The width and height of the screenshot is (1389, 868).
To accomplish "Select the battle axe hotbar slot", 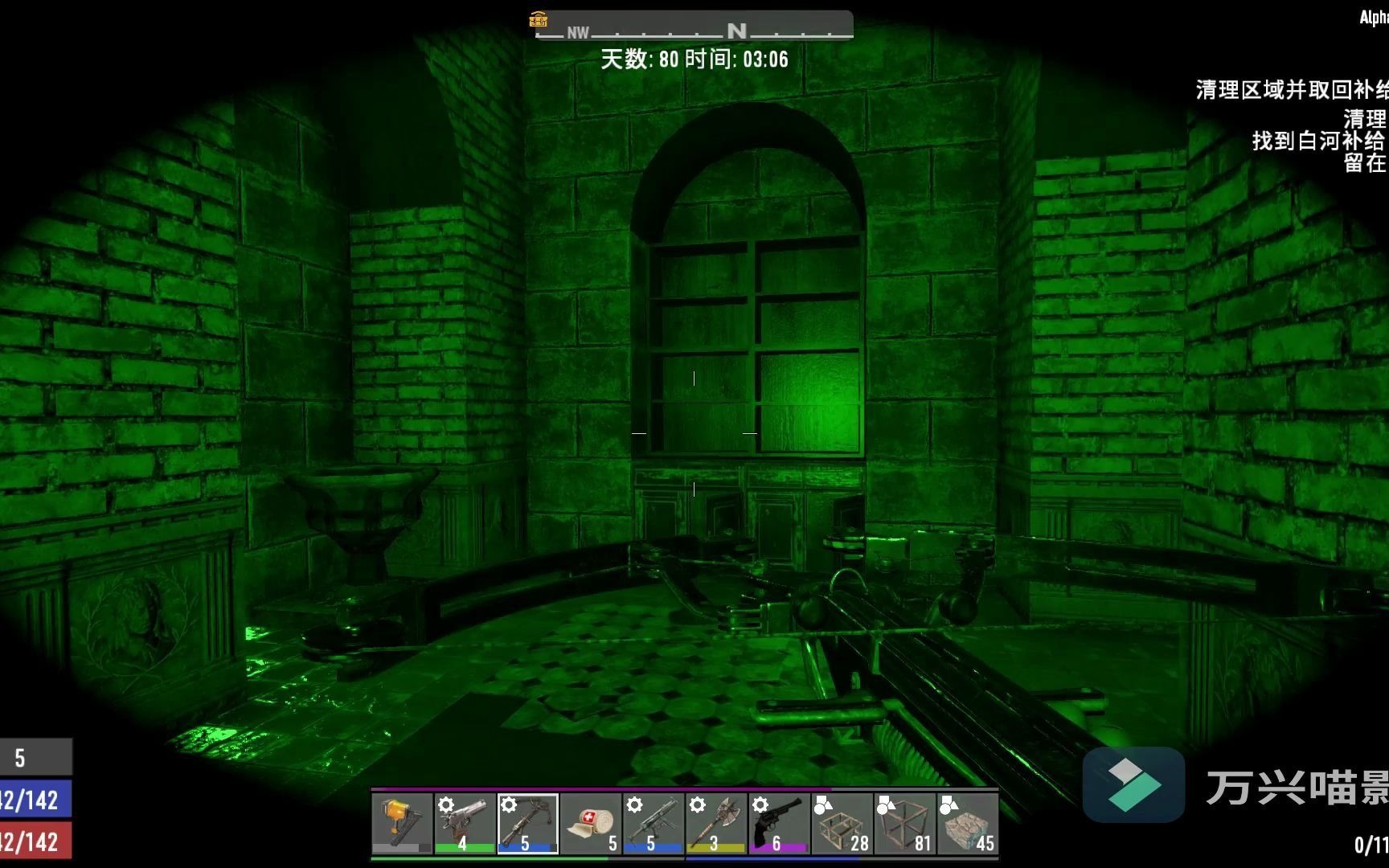I will 715,823.
